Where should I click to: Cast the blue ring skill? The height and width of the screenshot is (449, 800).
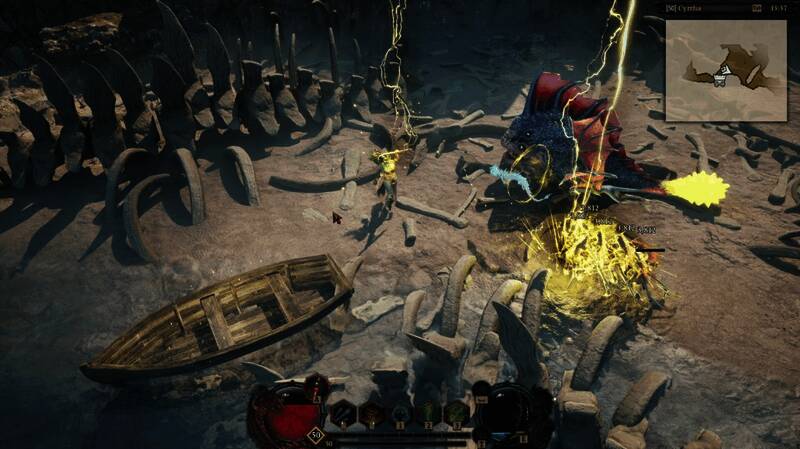[400, 413]
